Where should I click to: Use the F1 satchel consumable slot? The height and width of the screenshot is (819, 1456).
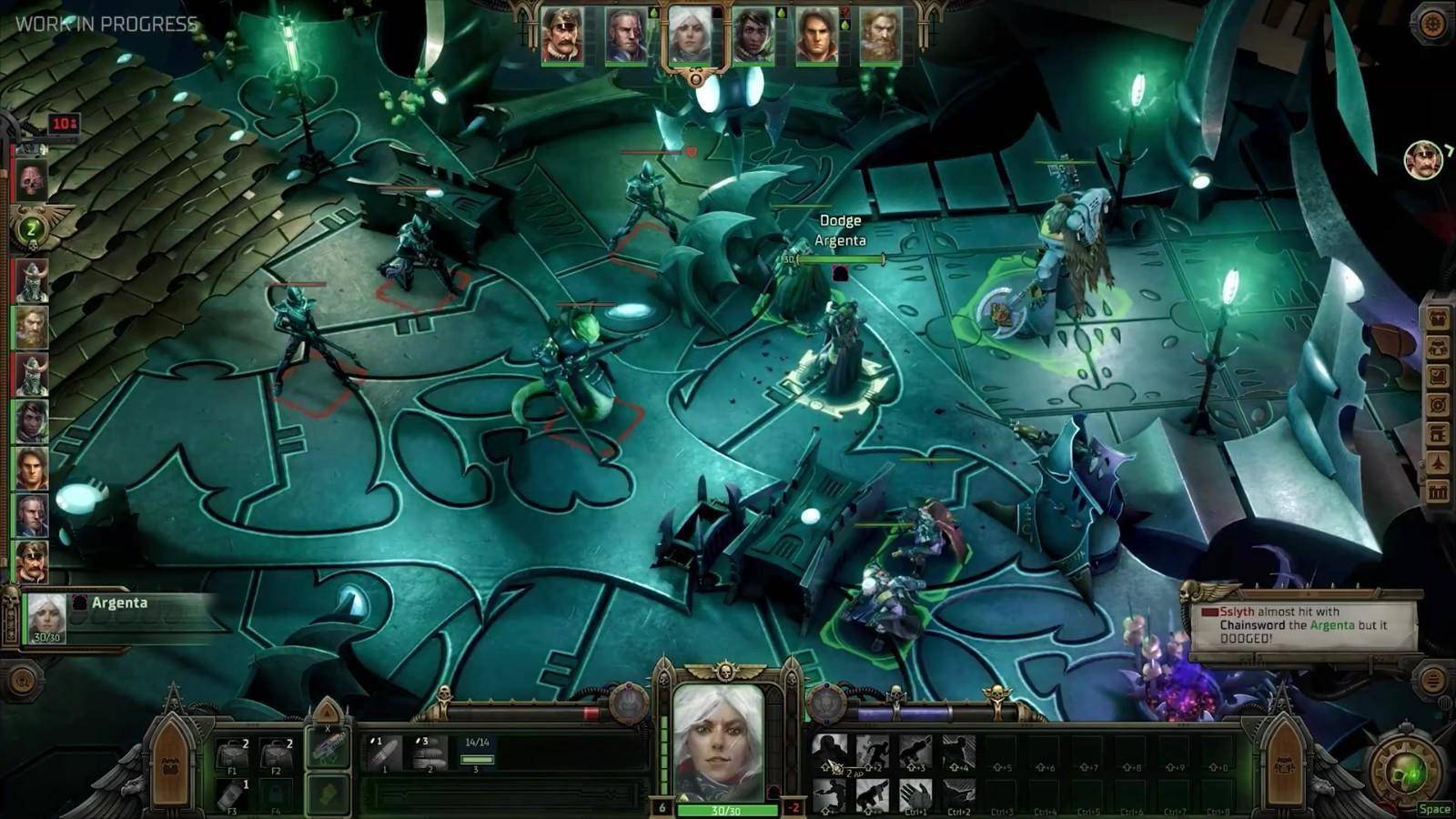(x=234, y=755)
